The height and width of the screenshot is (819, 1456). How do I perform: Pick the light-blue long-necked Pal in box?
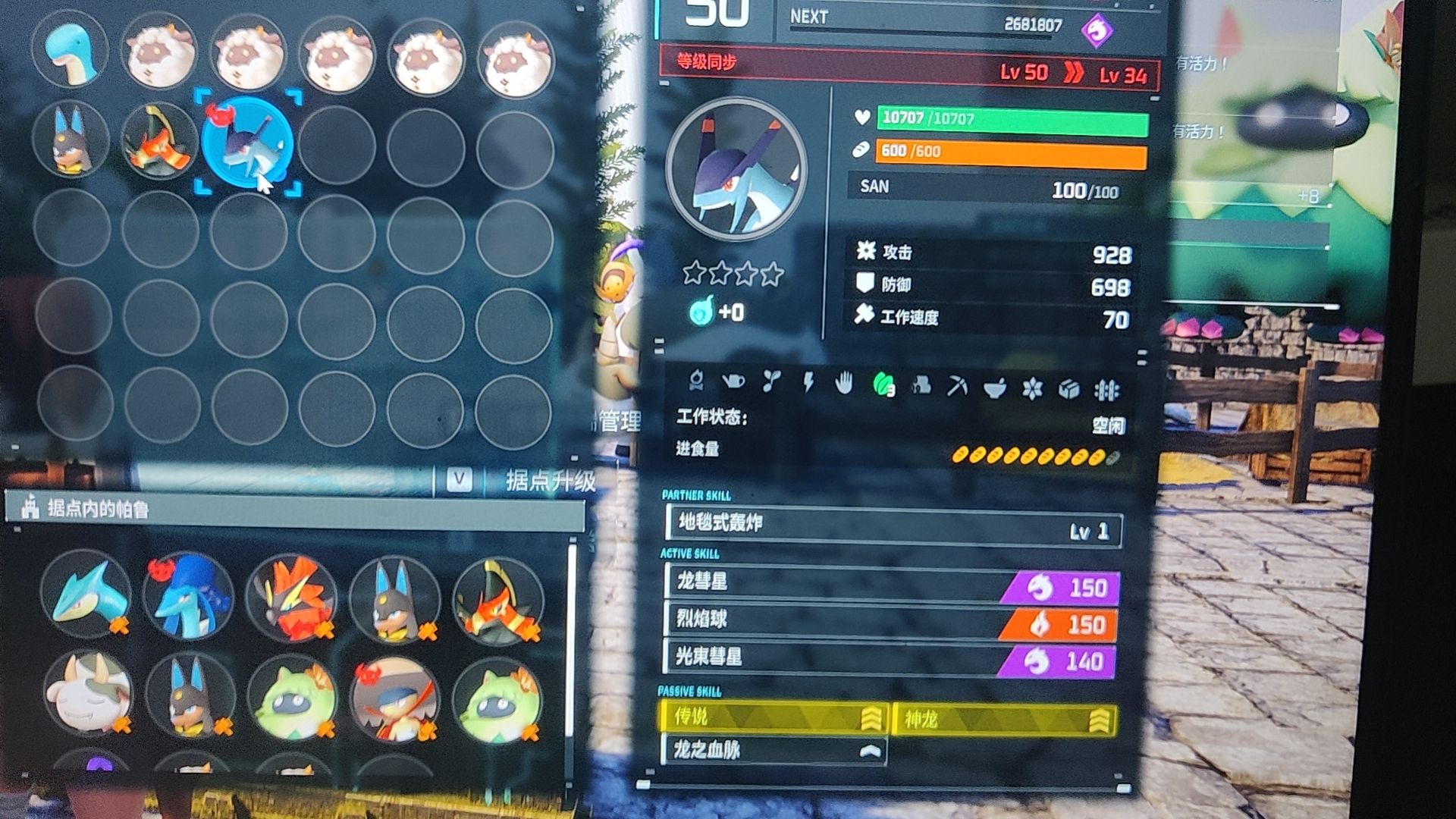tap(70, 51)
